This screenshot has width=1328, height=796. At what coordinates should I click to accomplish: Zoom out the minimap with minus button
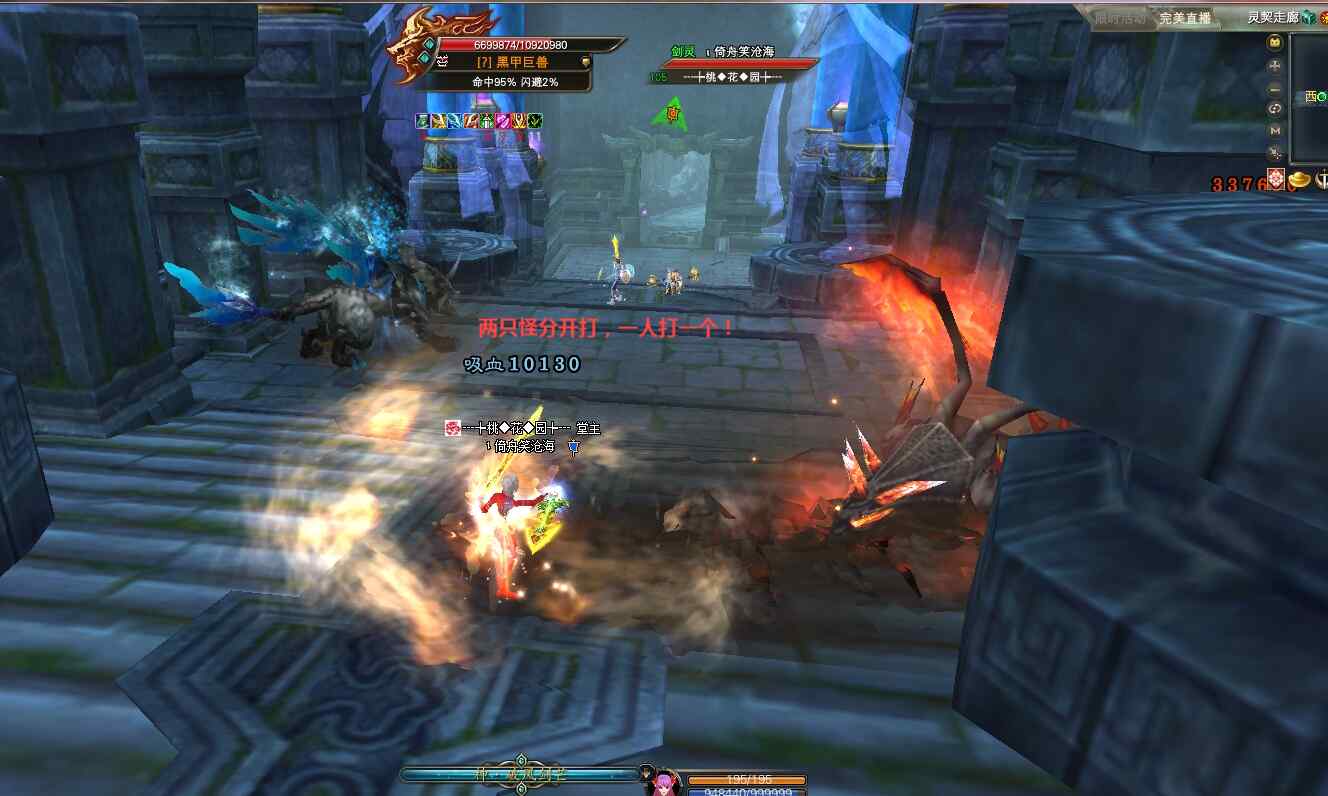point(1275,87)
